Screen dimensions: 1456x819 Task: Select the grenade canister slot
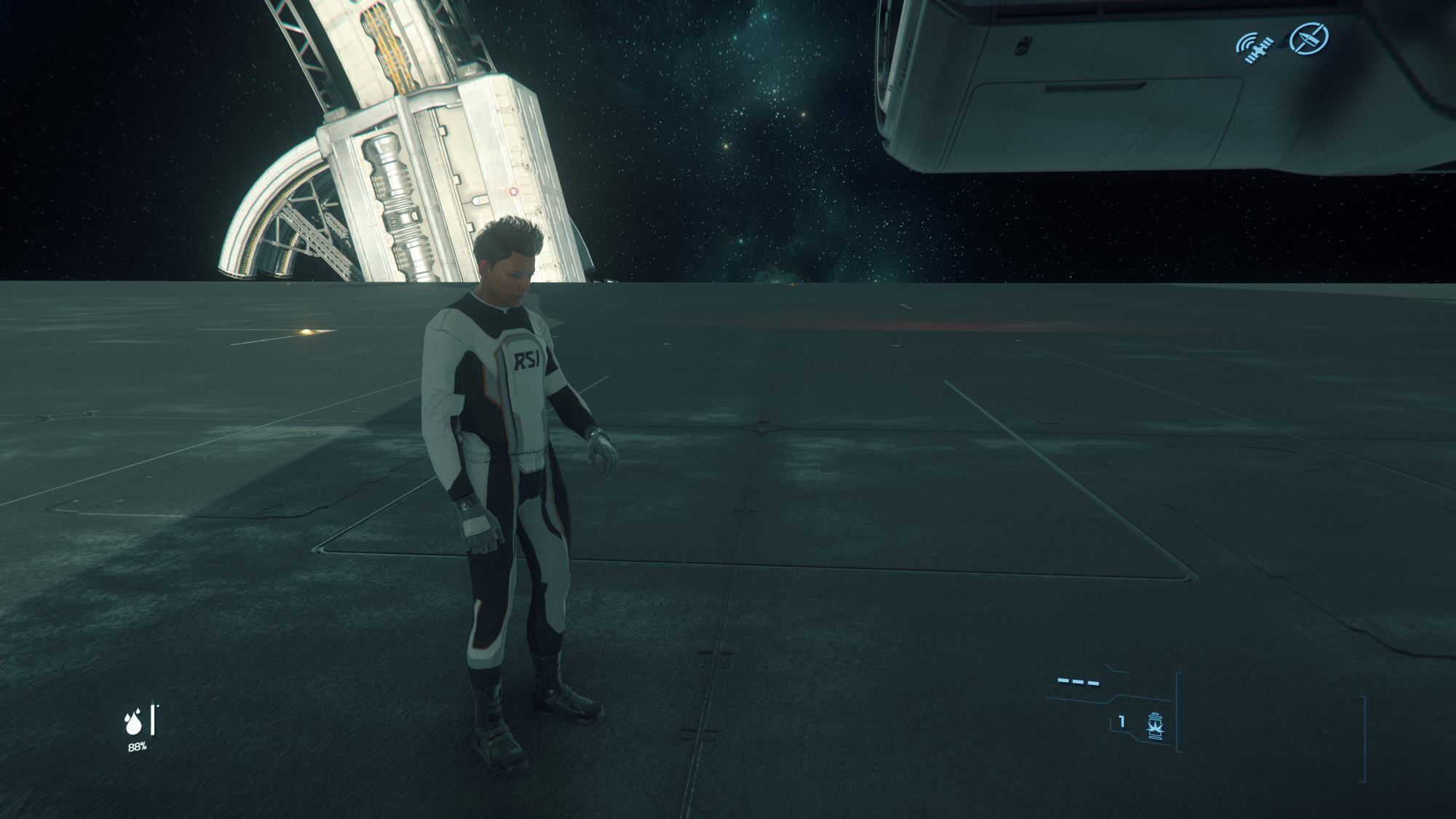[1155, 726]
